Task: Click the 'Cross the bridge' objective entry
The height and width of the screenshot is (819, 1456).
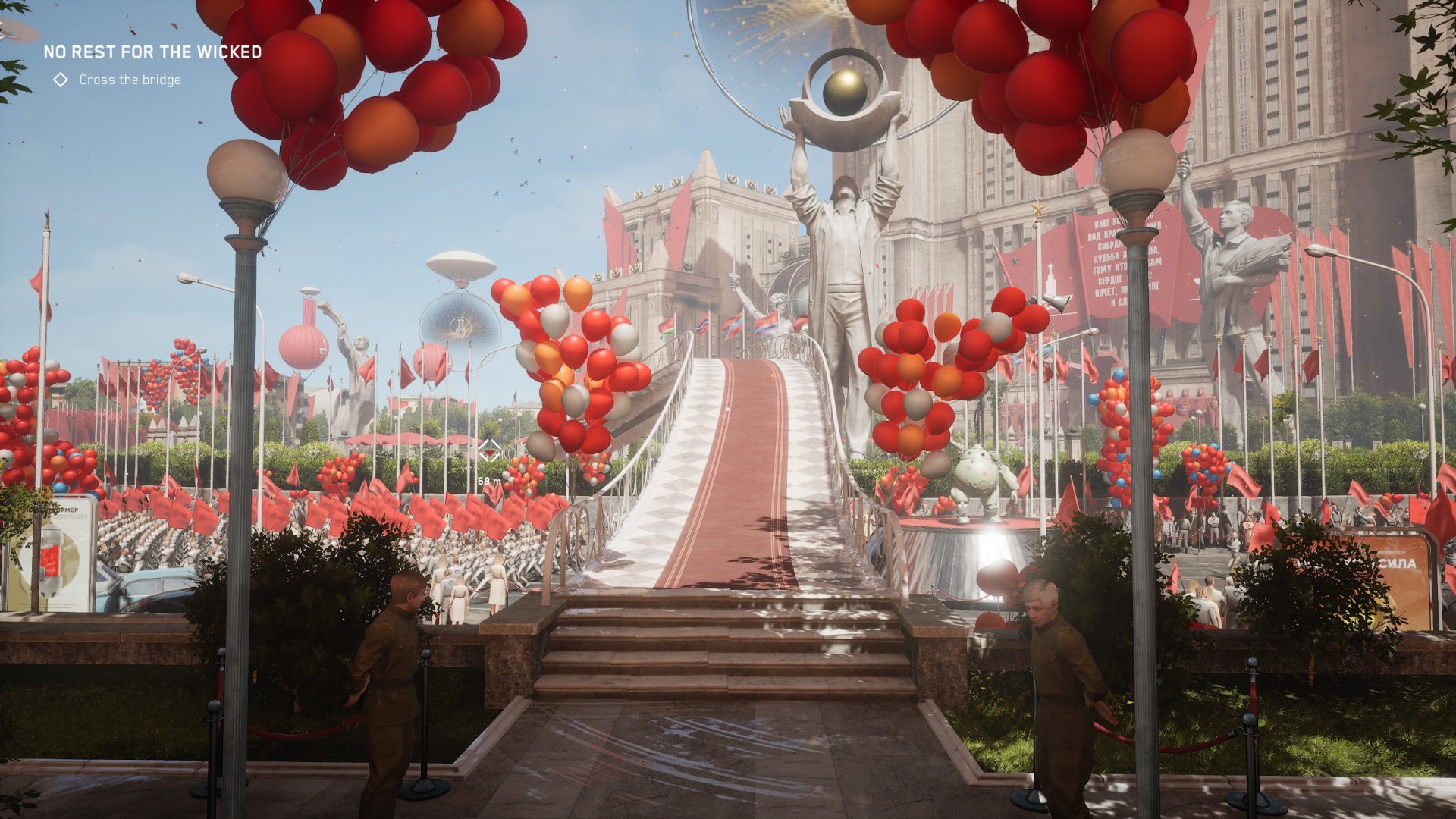Action: point(130,80)
